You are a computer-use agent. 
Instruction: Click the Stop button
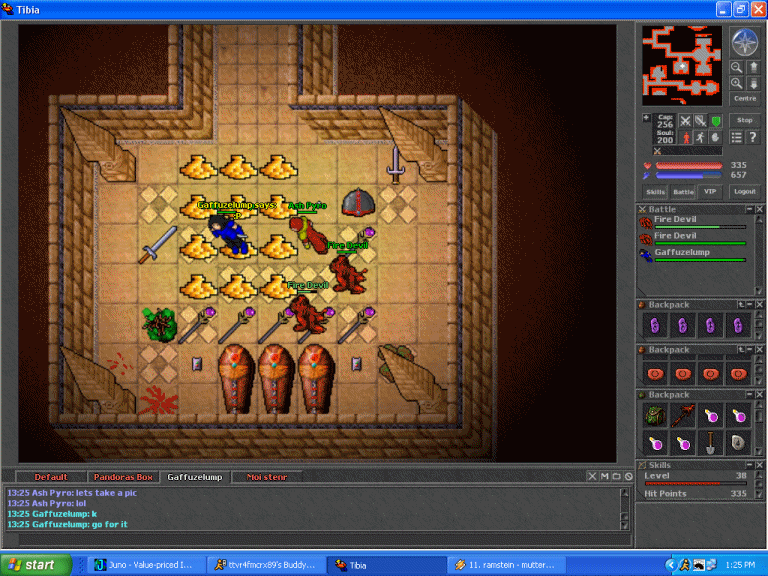[x=744, y=120]
